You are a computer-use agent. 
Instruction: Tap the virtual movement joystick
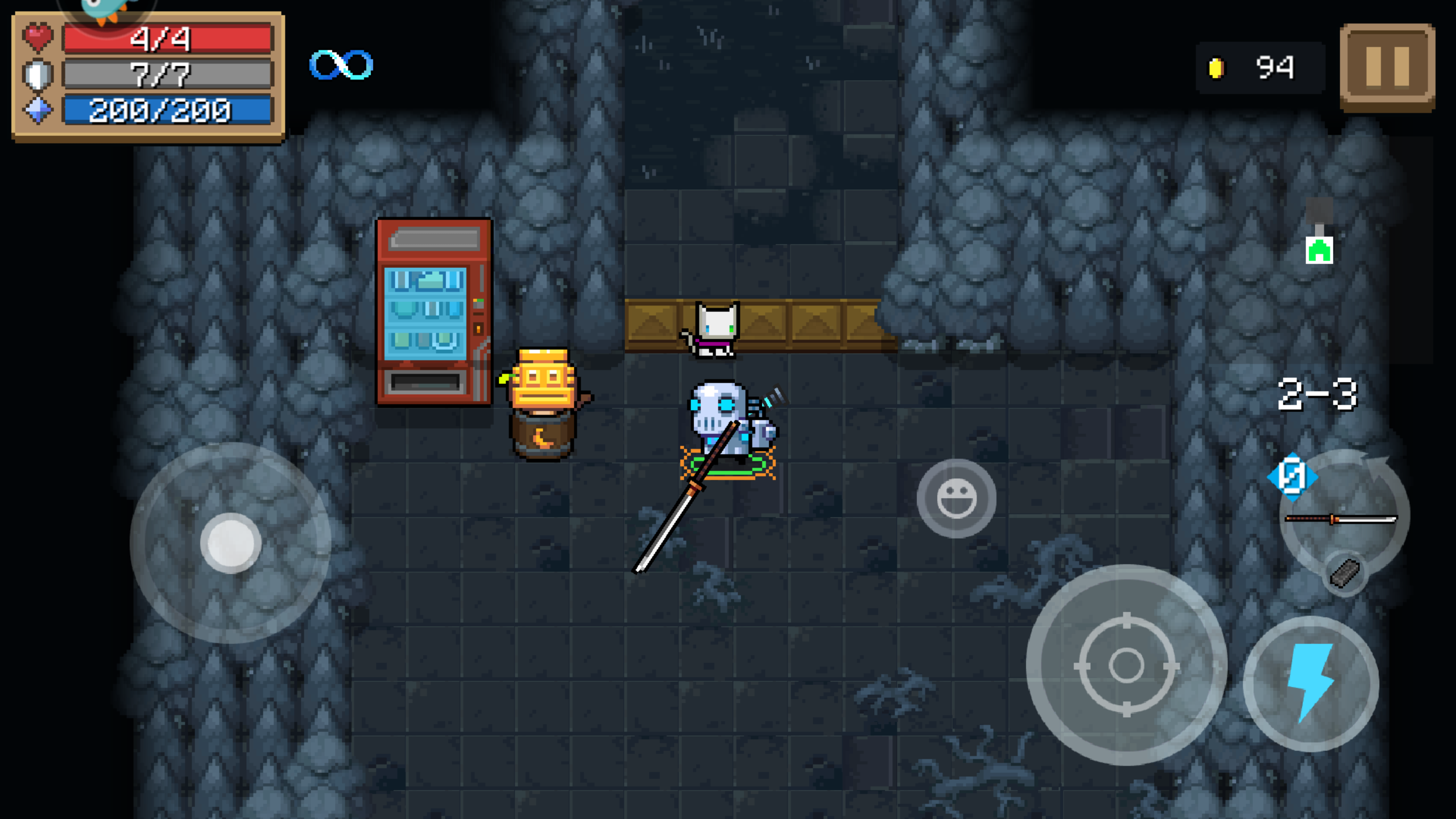[230, 543]
